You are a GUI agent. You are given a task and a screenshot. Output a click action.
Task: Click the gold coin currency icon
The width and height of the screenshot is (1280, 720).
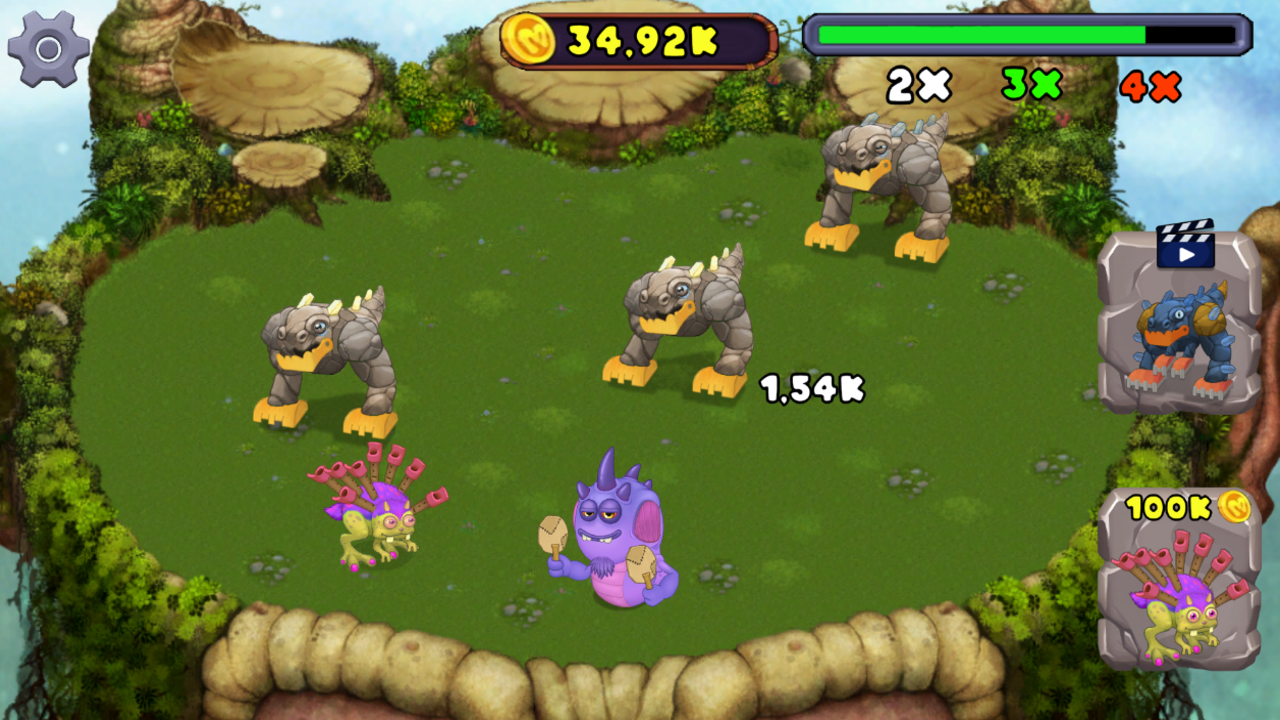click(x=527, y=37)
